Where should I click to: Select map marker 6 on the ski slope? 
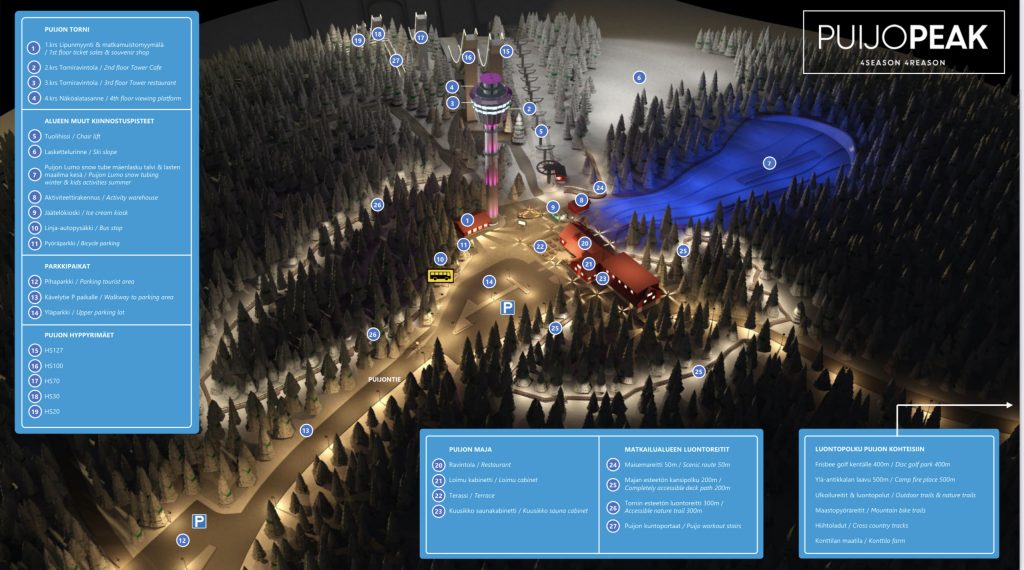639,77
